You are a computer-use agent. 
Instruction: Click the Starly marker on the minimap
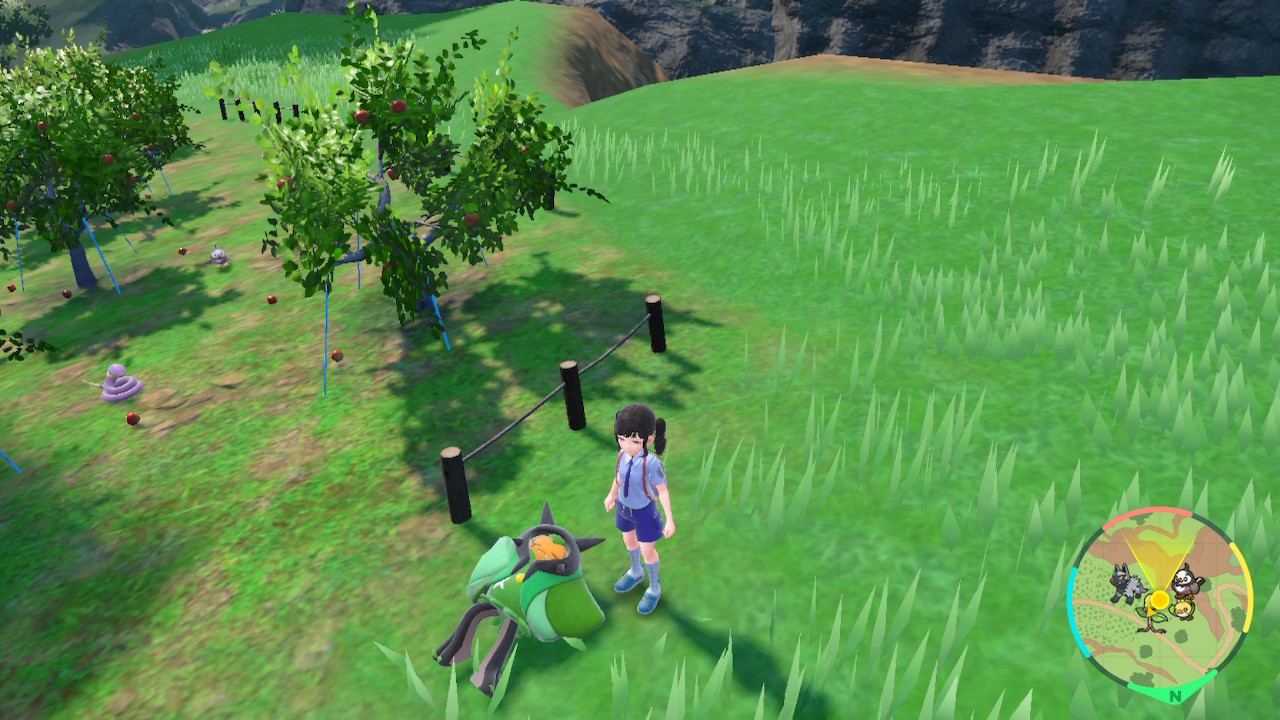pyautogui.click(x=1187, y=580)
